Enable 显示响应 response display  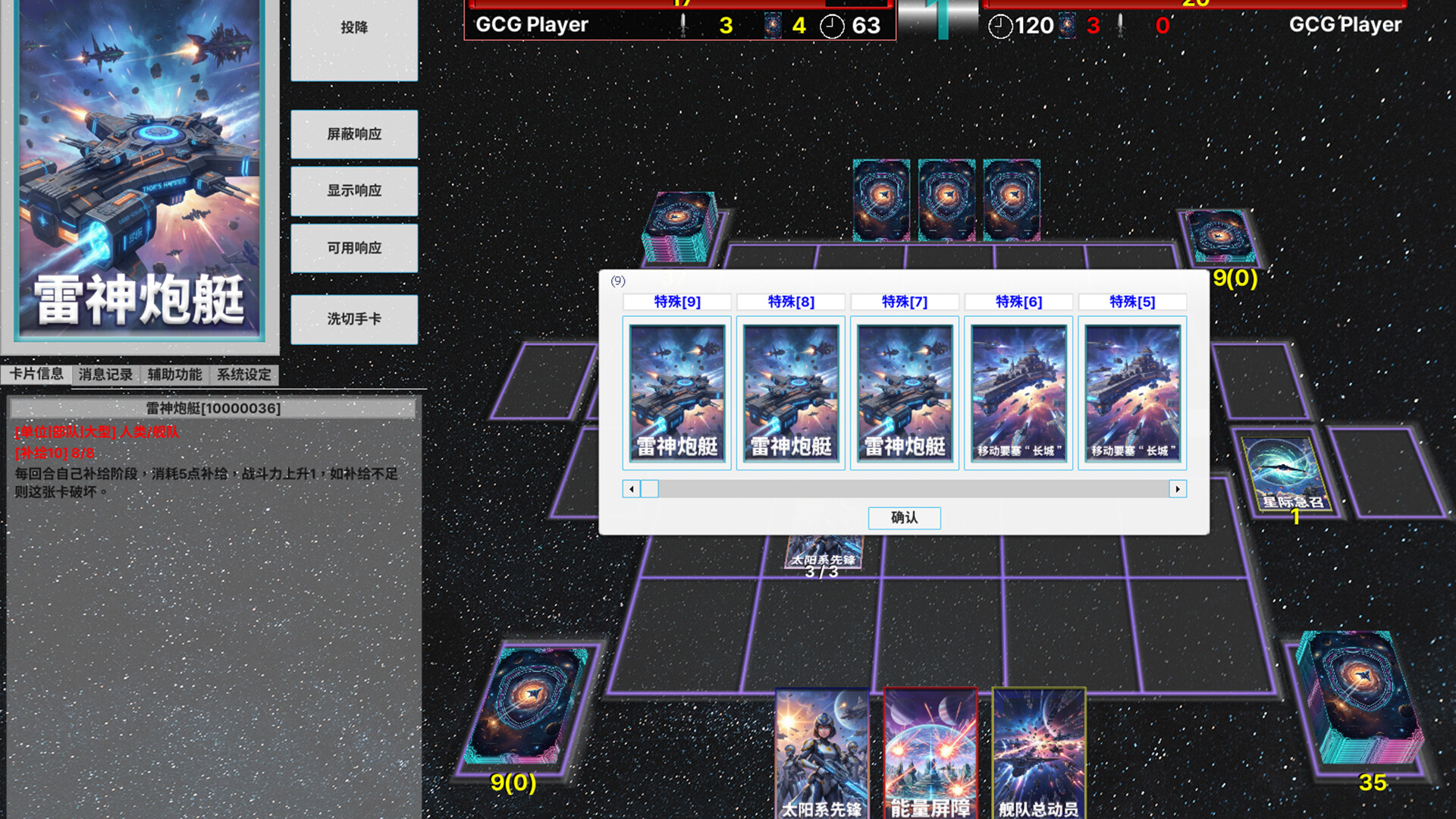(x=353, y=191)
